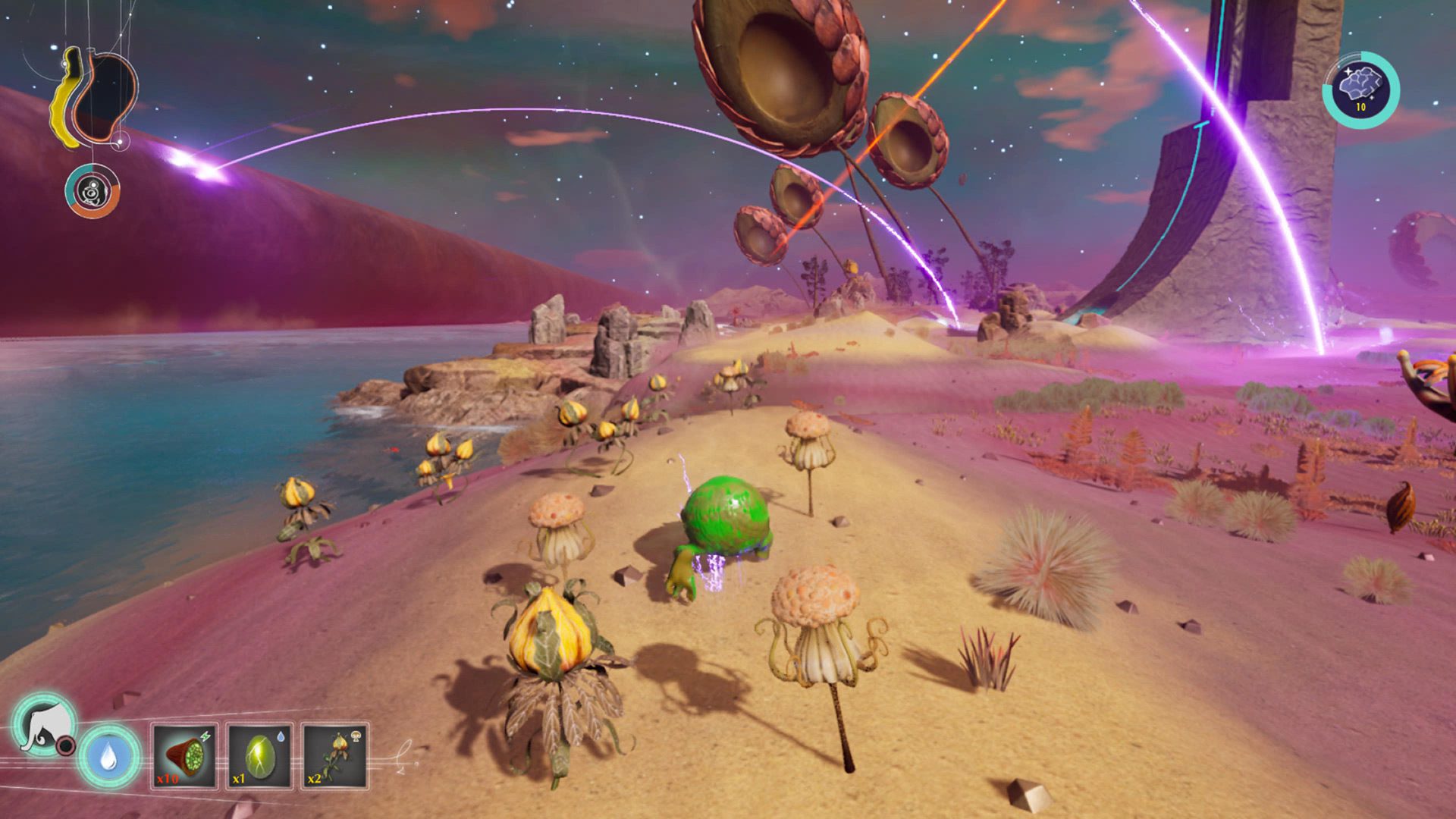1456x819 pixels.
Task: Click the circular creature status ring
Action: 93,191
